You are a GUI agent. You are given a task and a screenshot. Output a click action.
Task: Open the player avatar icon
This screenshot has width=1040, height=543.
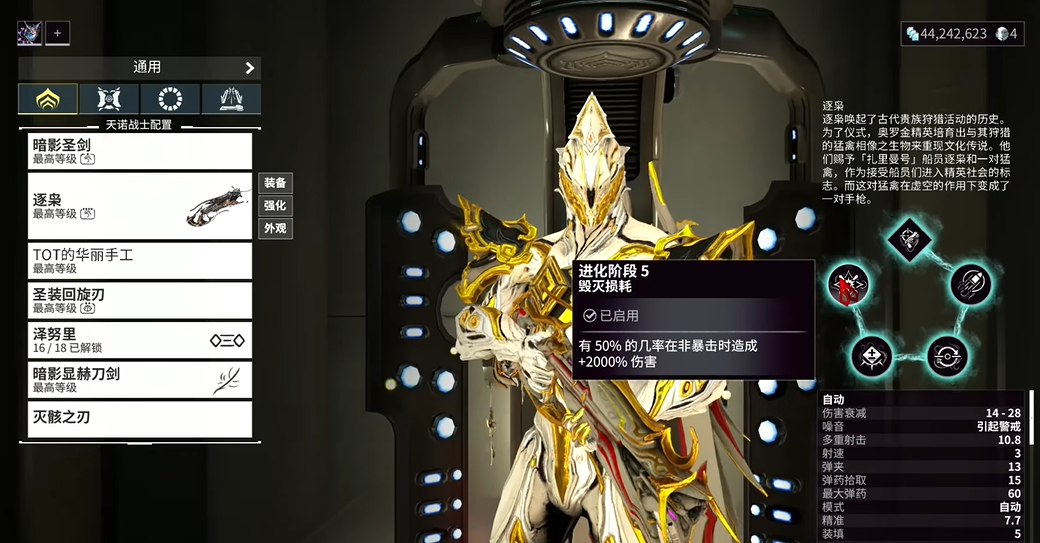[29, 33]
